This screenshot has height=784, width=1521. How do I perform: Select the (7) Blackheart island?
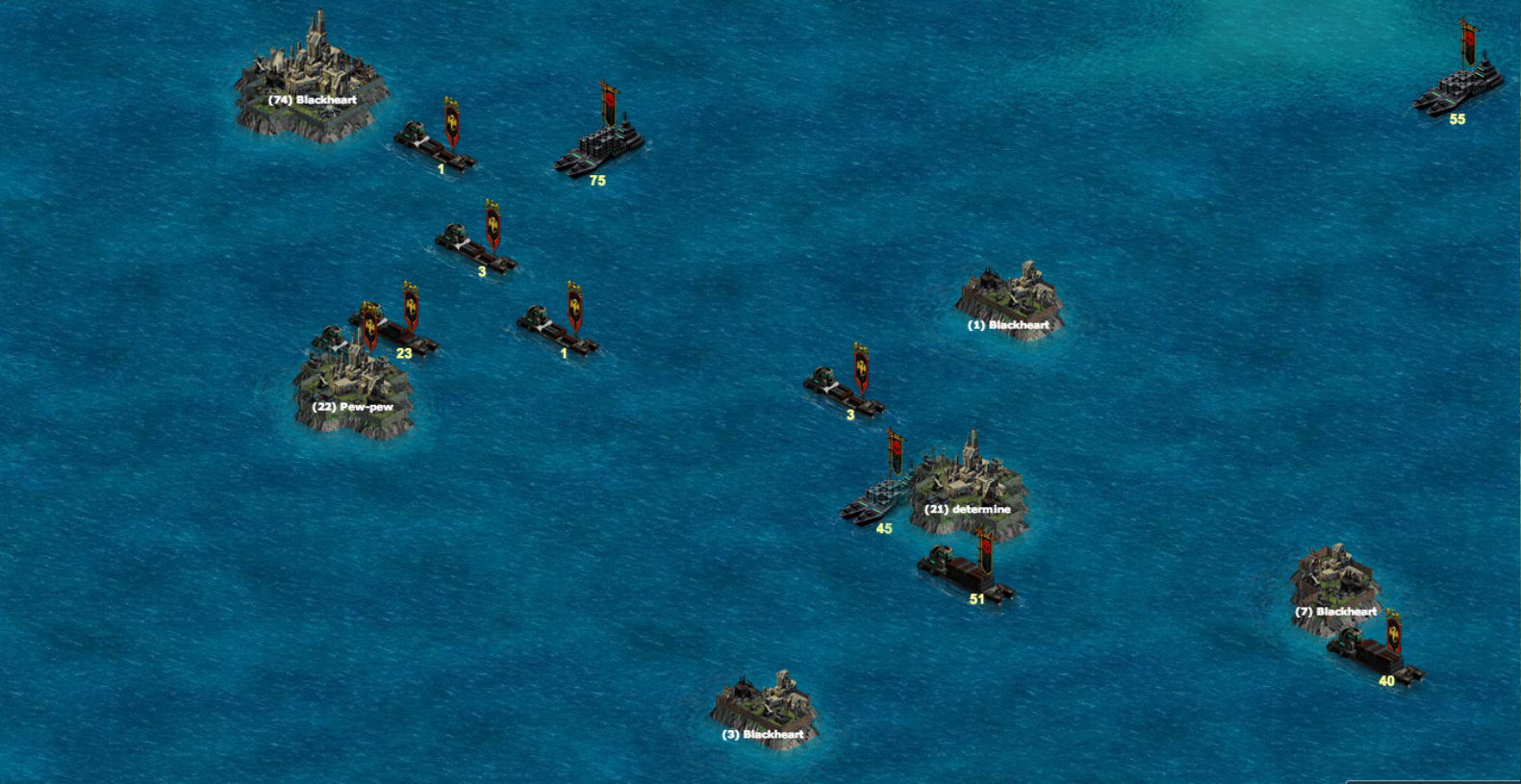pos(1337,577)
